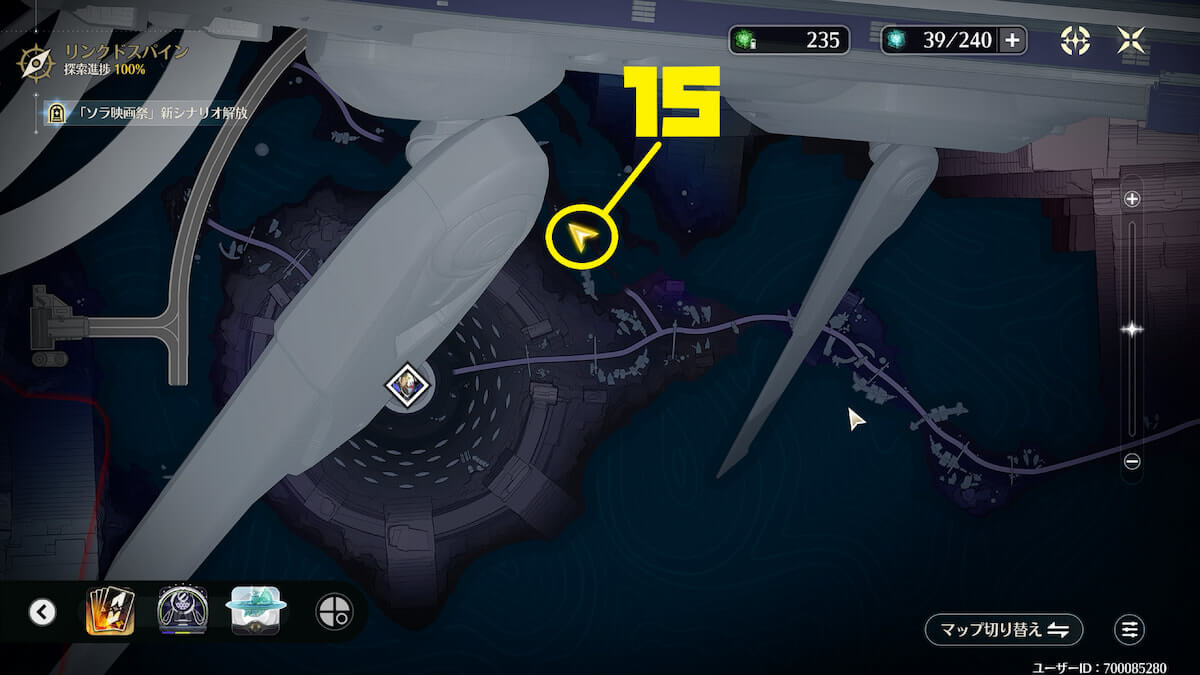The width and height of the screenshot is (1200, 675).
Task: Open the round crosshair icon beside the close button
Action: 1075,40
